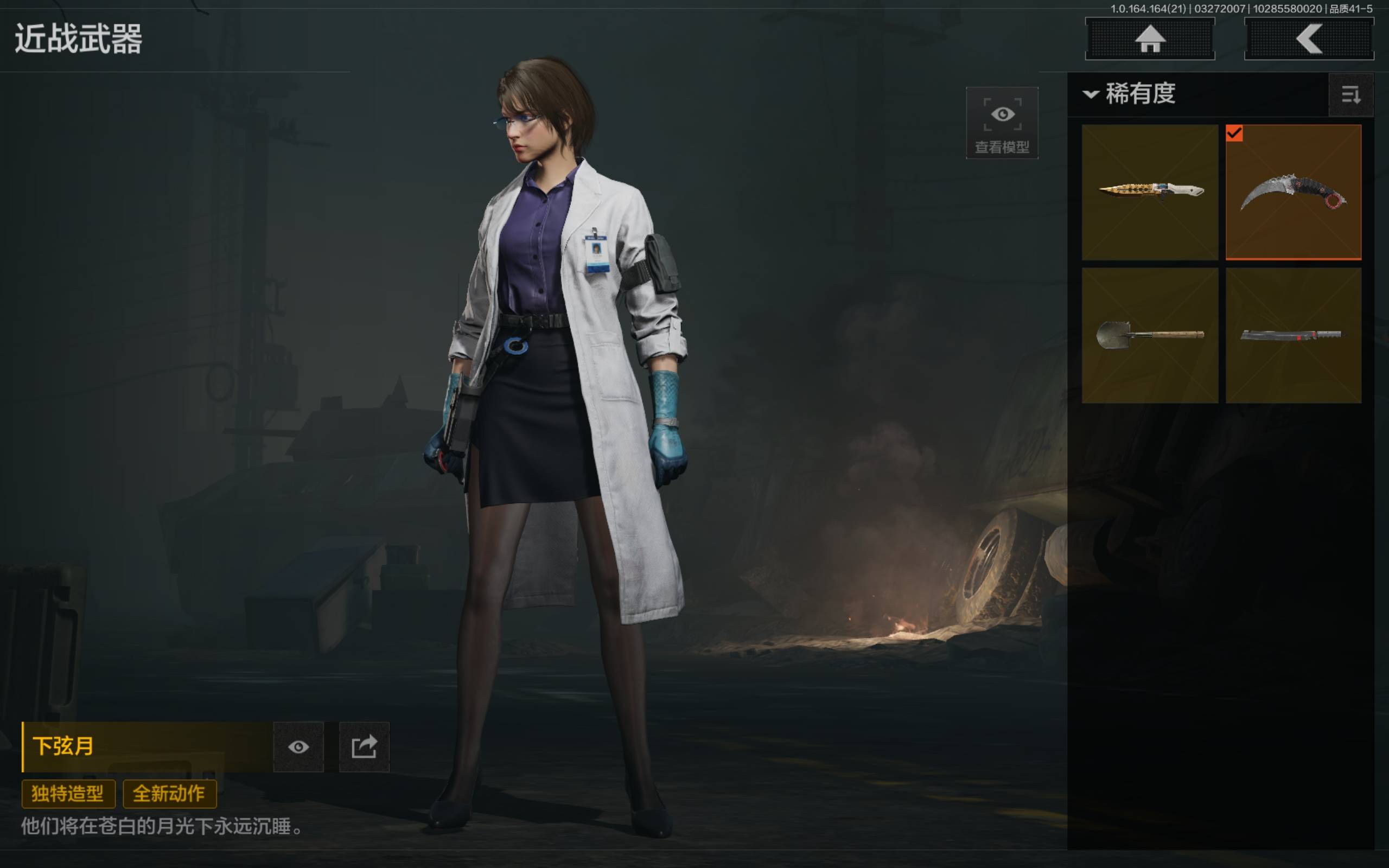Select the golden combat knife skin
The width and height of the screenshot is (1389, 868).
coord(1150,192)
